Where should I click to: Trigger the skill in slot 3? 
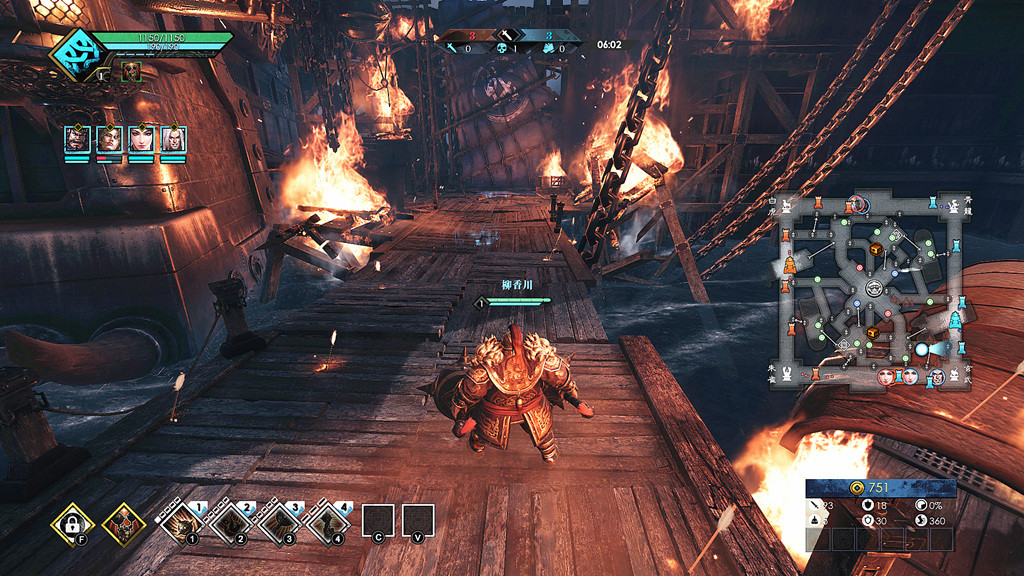pos(280,523)
